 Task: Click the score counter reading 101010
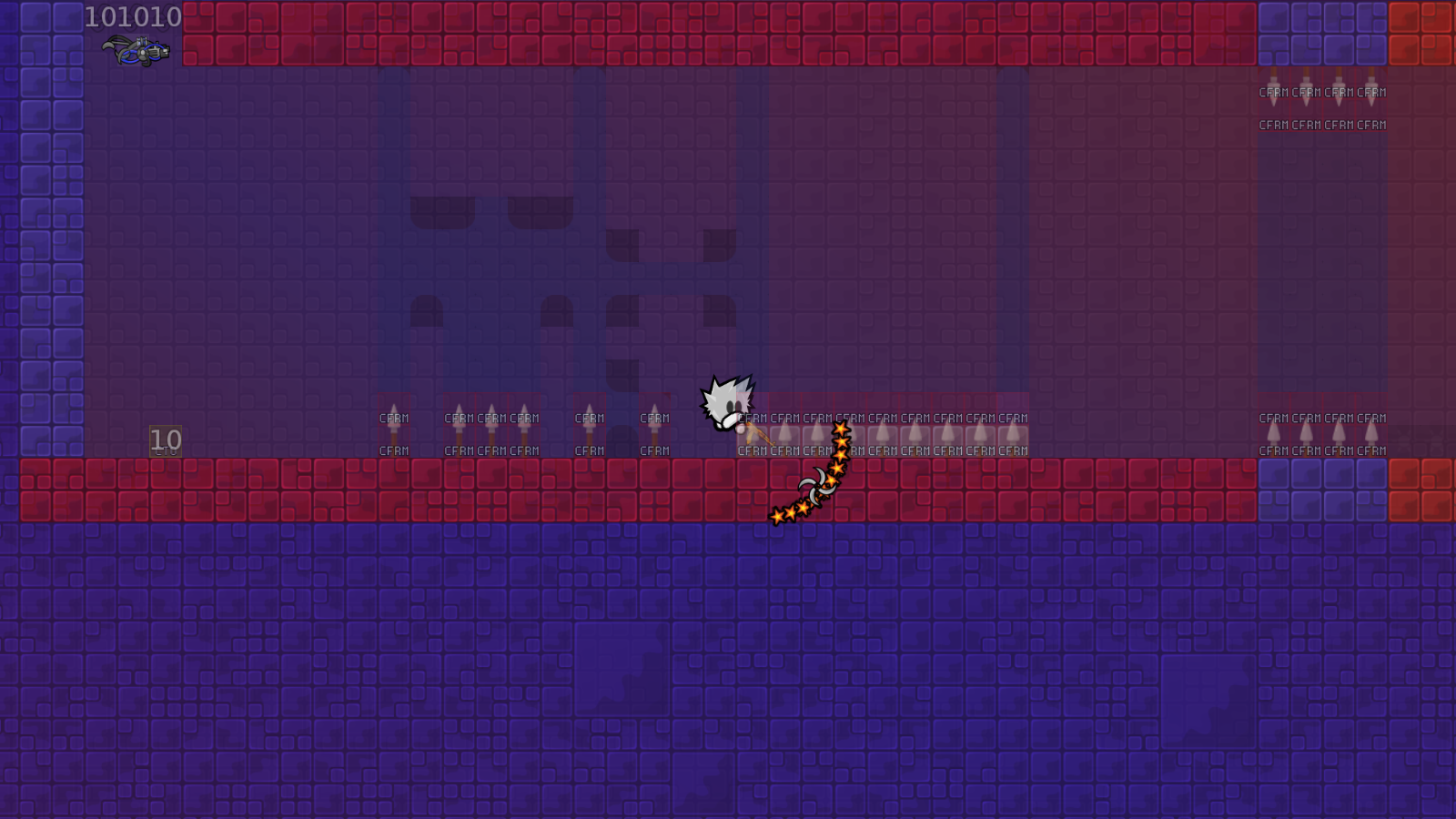pos(130,16)
